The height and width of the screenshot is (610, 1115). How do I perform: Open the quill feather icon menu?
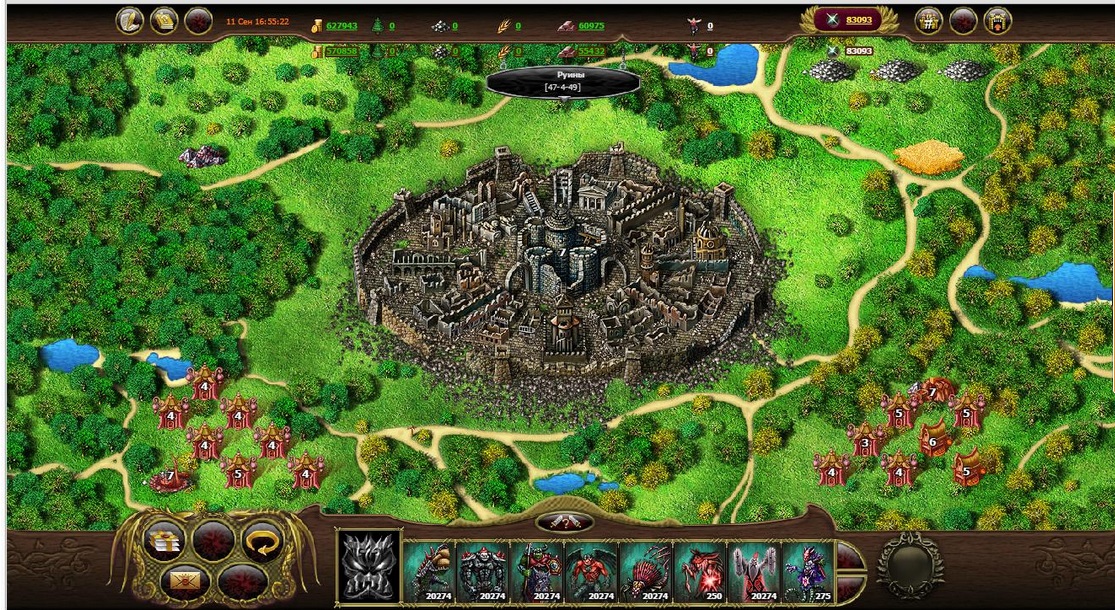130,20
